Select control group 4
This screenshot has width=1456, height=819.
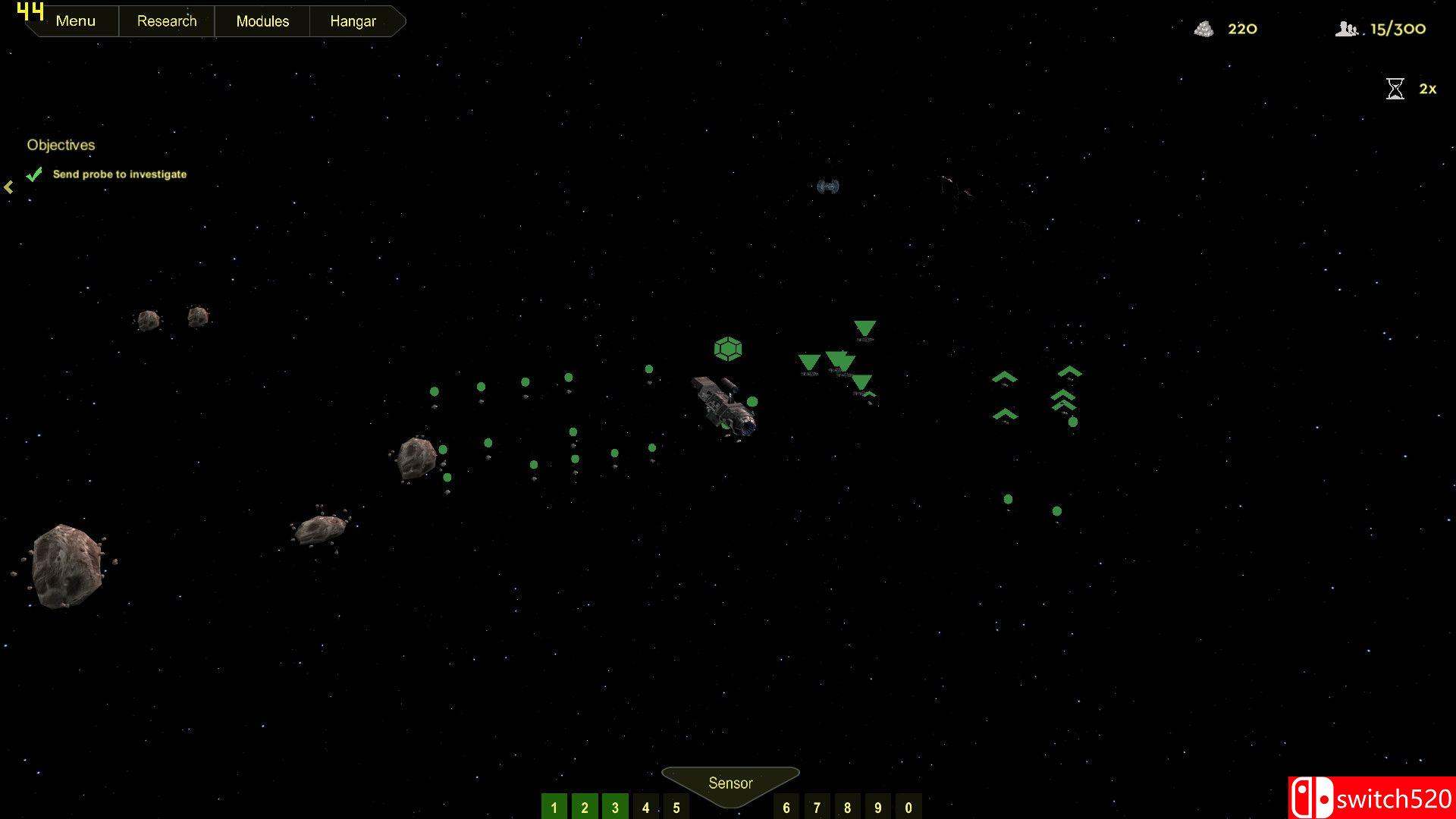tap(646, 807)
